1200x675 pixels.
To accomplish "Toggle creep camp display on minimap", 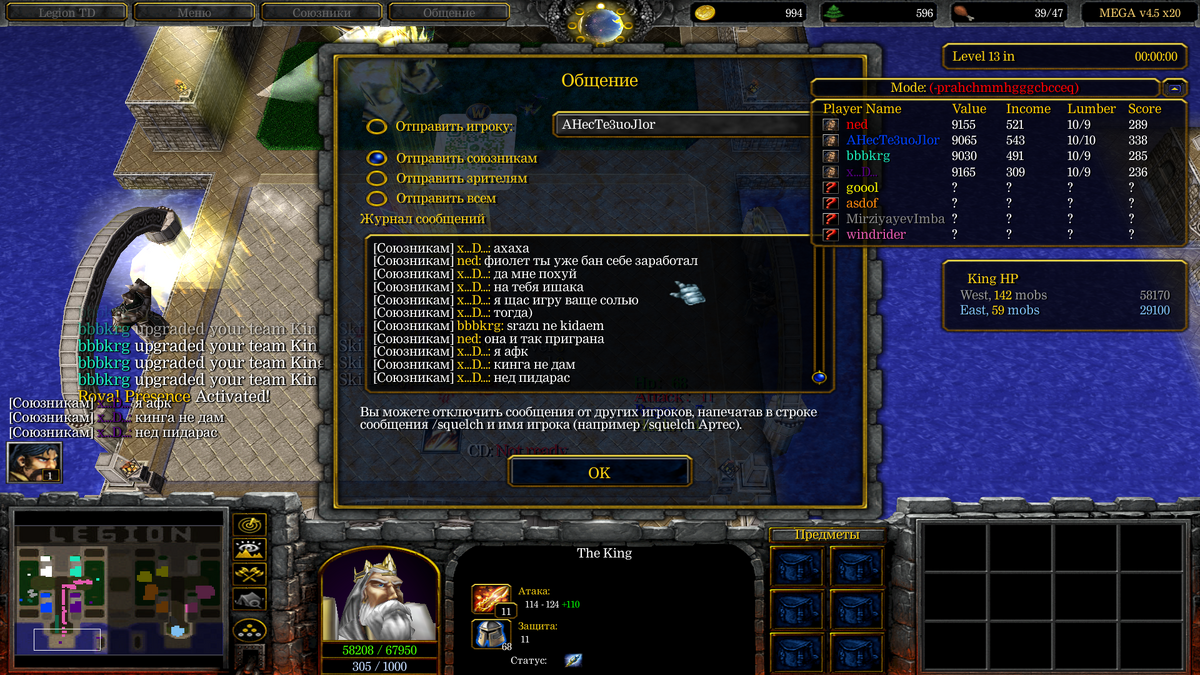I will coord(248,599).
